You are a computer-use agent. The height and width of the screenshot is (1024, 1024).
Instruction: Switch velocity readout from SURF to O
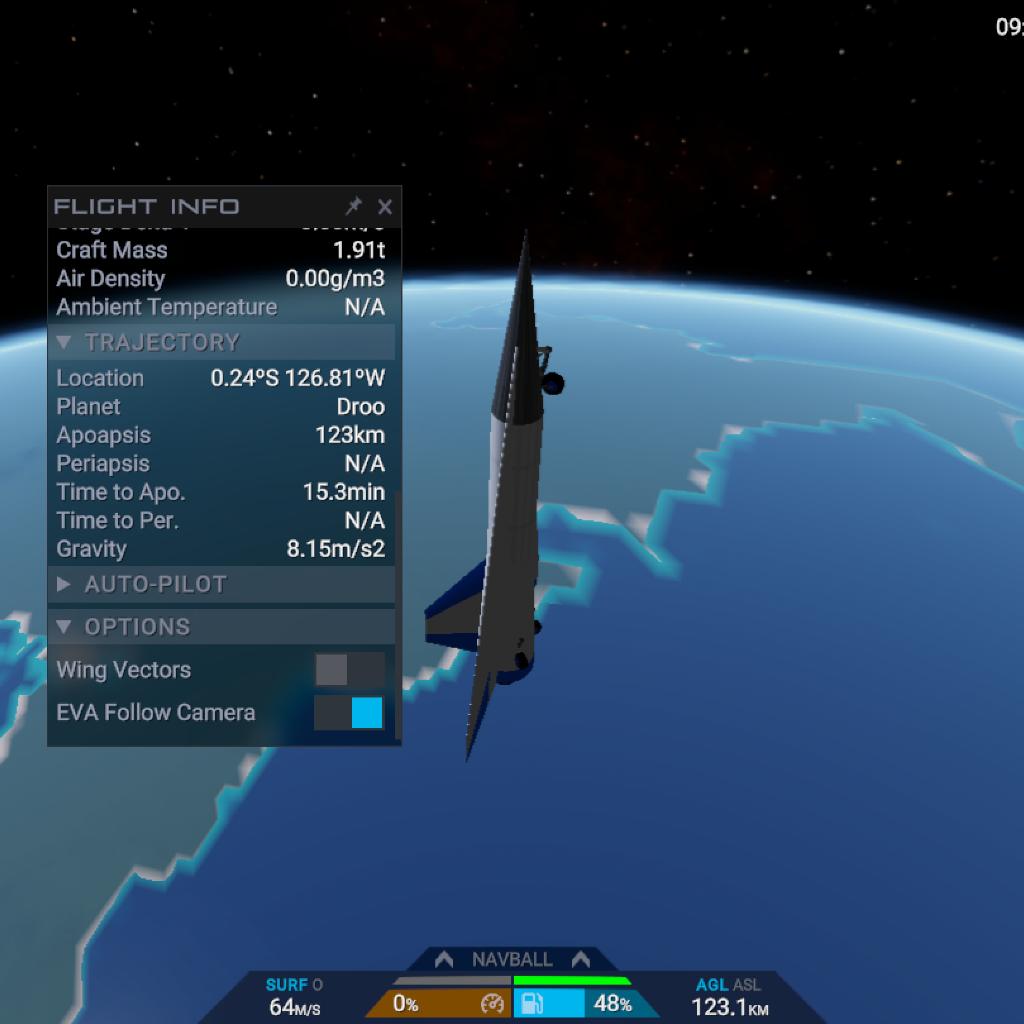[x=317, y=985]
